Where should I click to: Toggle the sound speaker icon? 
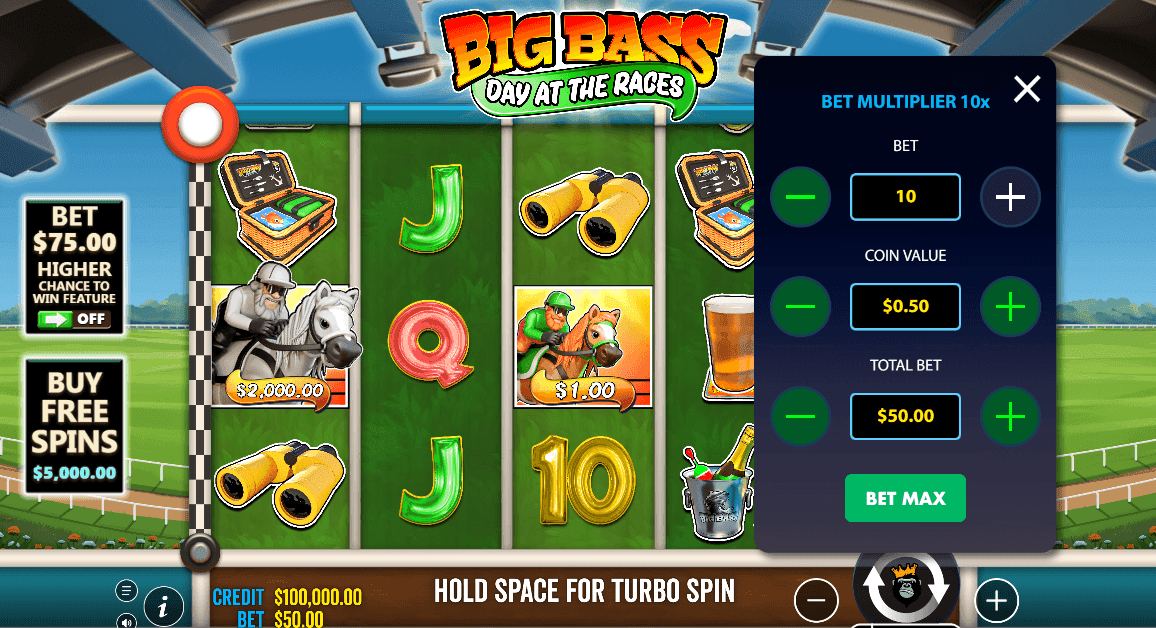pos(126,621)
